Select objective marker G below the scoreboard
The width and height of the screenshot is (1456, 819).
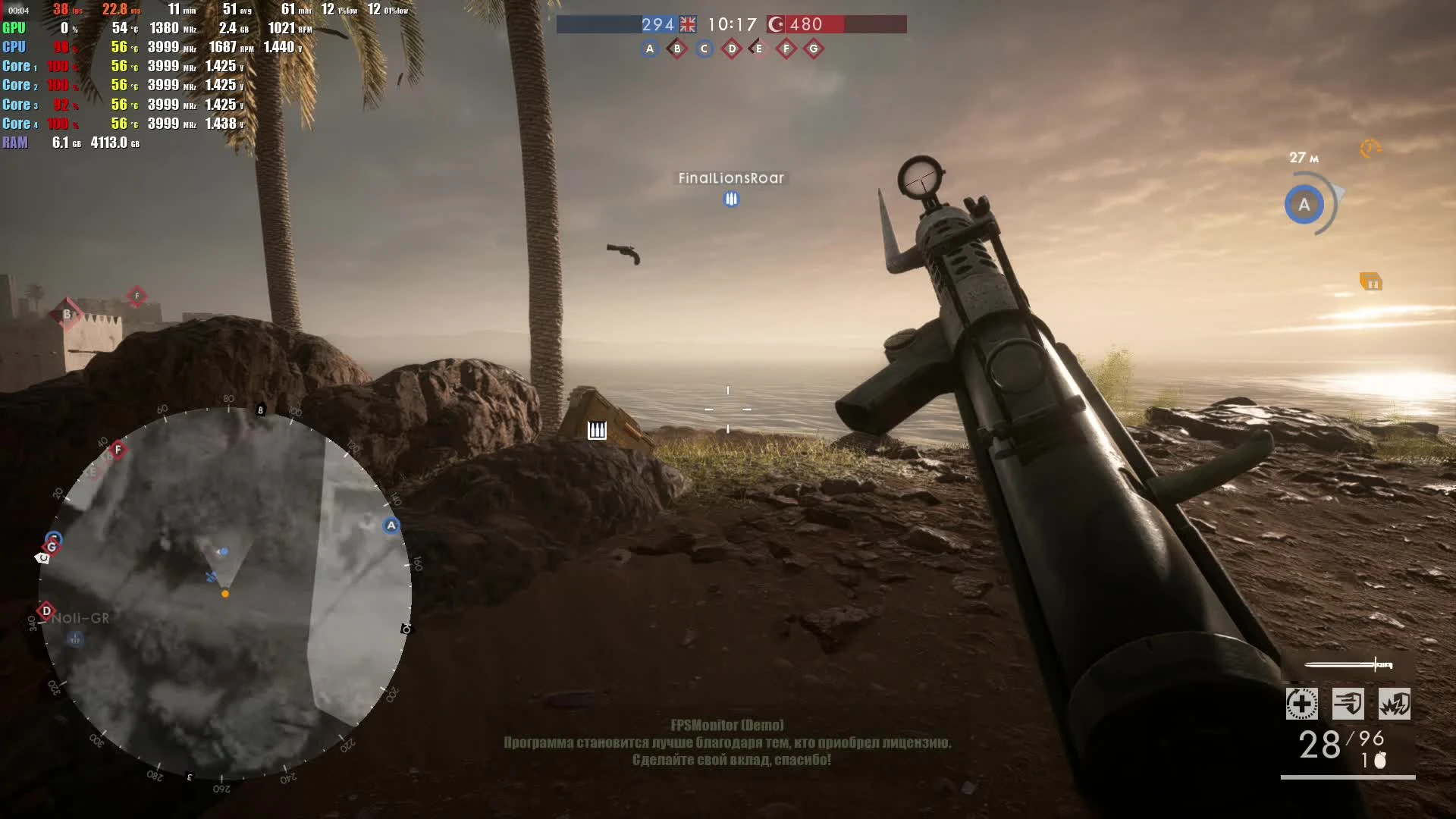tap(814, 48)
